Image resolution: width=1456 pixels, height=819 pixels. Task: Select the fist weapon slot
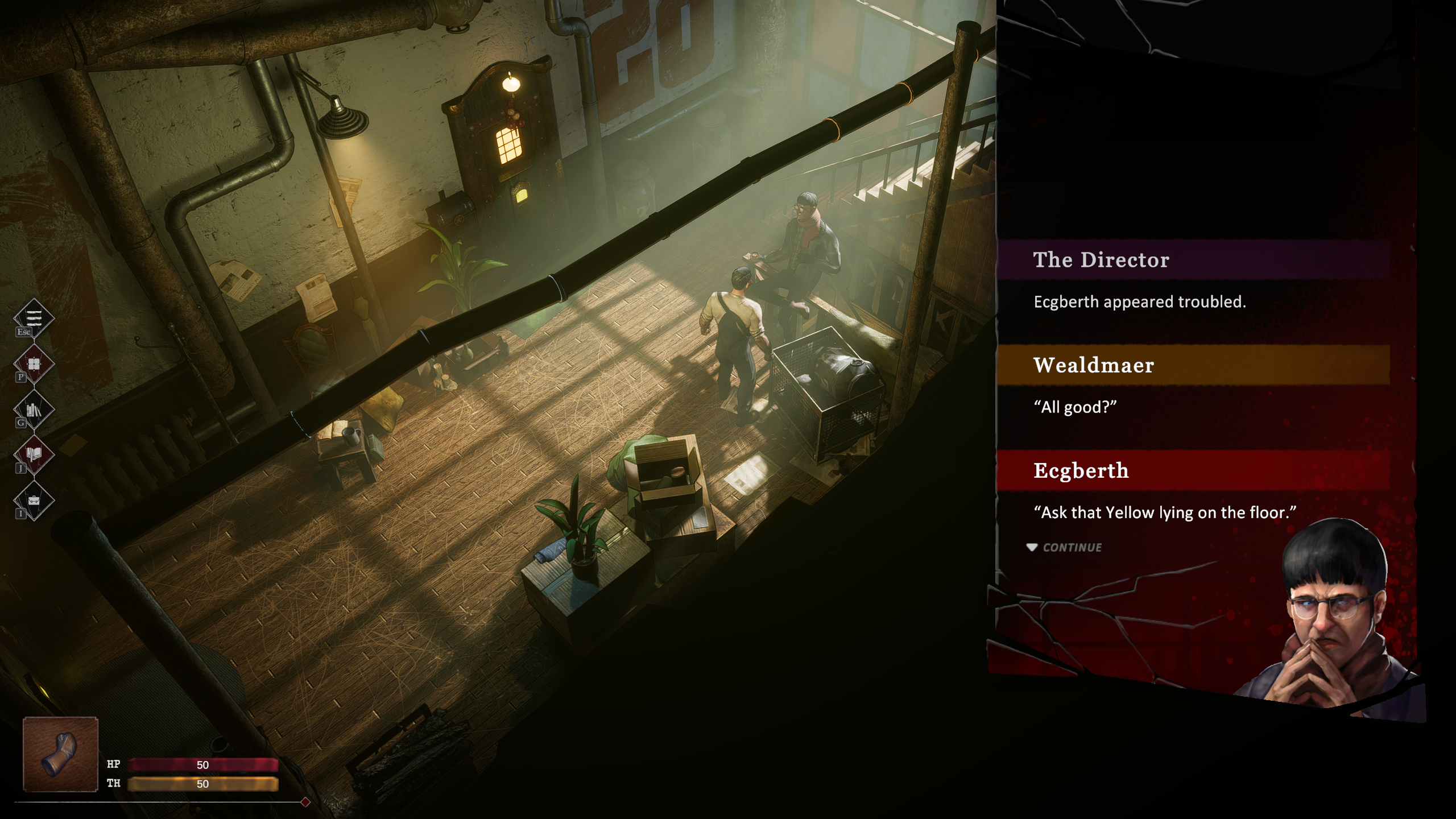(x=60, y=754)
